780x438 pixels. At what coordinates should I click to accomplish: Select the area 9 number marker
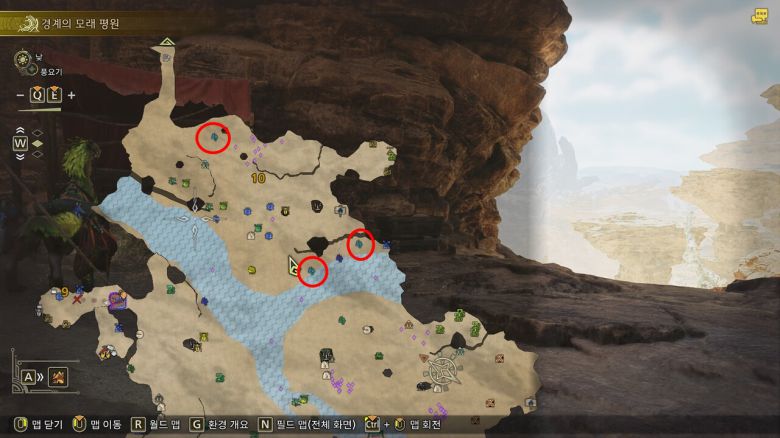[65, 292]
